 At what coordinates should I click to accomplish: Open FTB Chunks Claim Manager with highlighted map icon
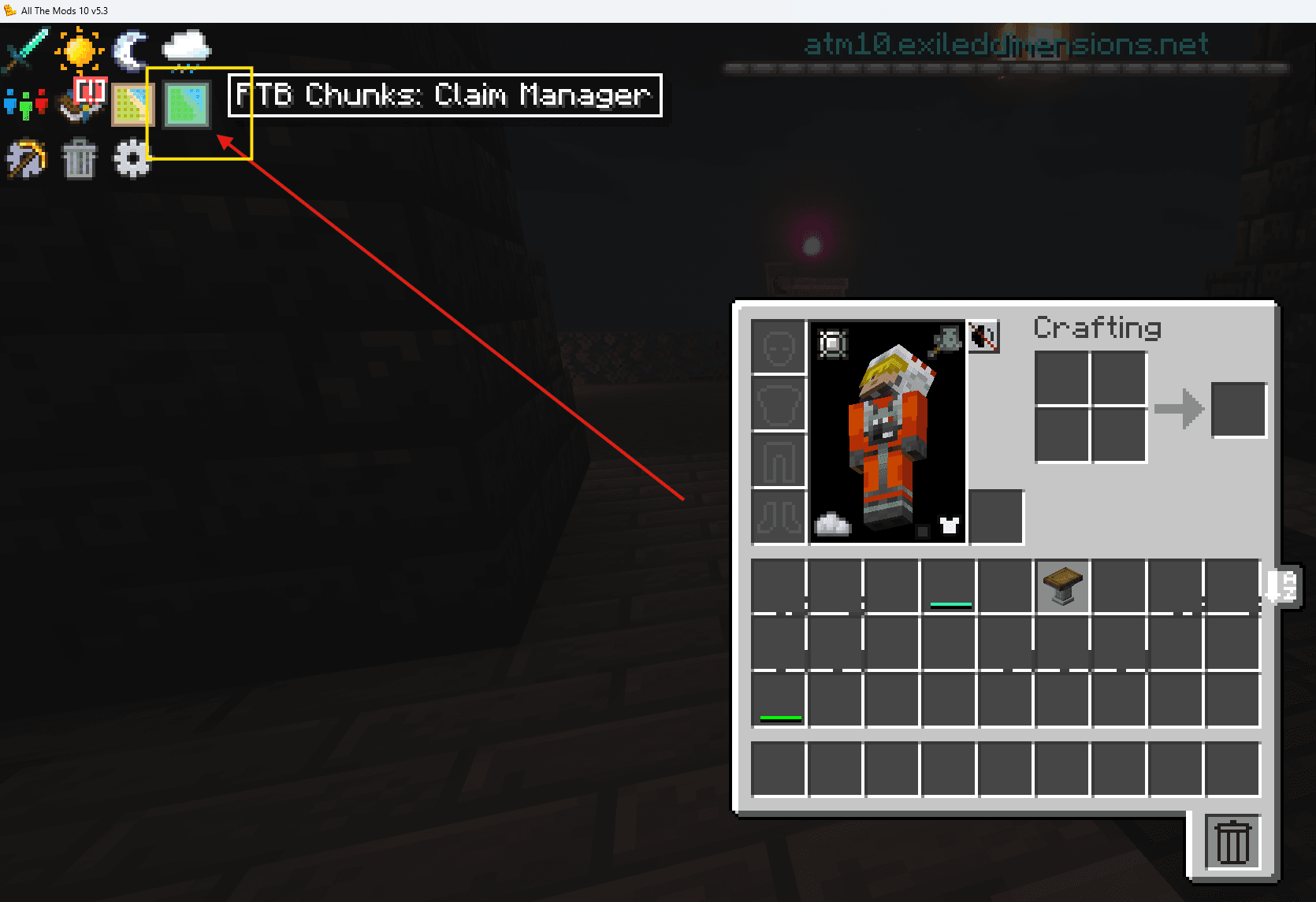(x=185, y=106)
